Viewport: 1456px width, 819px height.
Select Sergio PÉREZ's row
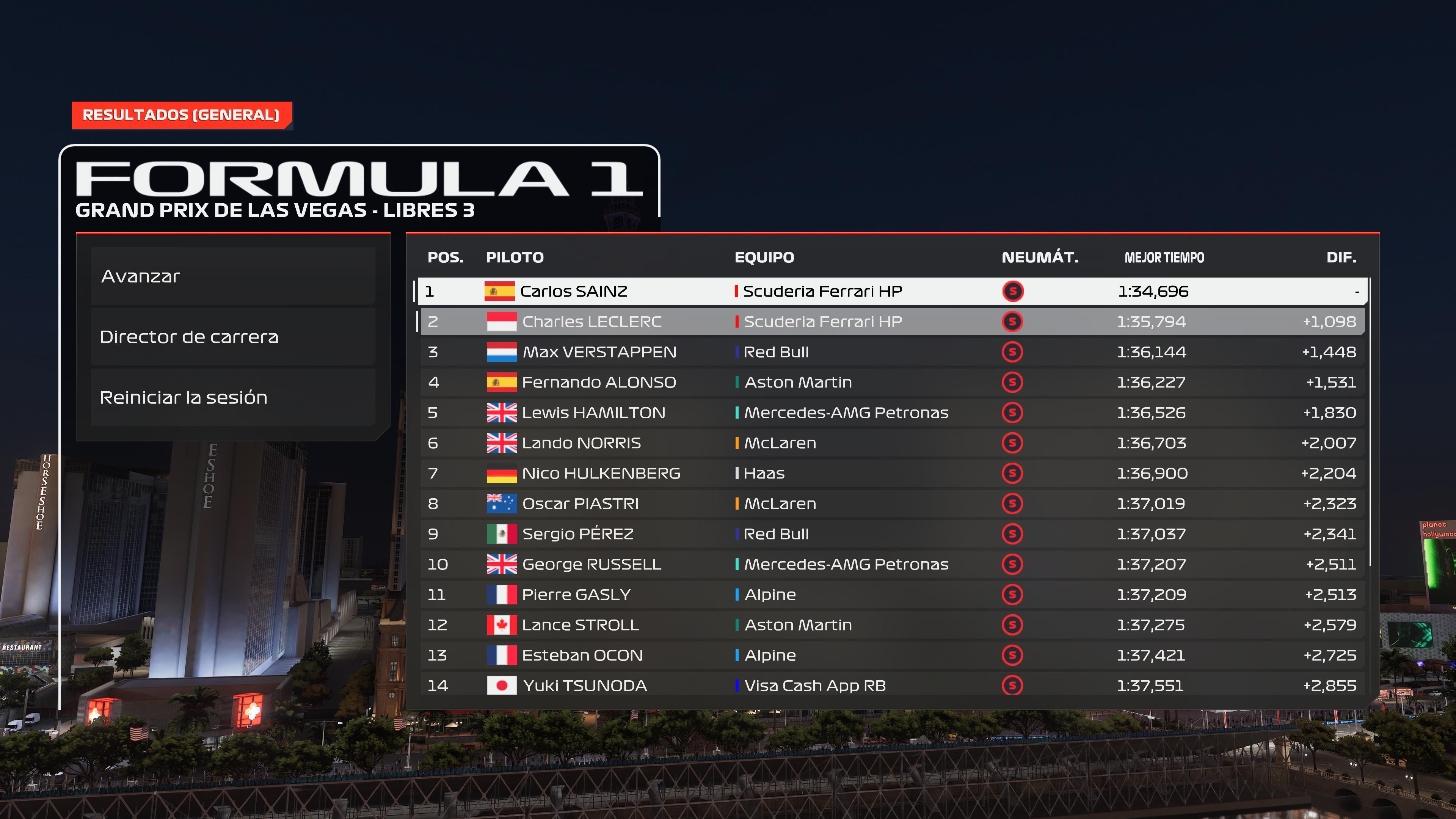(892, 534)
